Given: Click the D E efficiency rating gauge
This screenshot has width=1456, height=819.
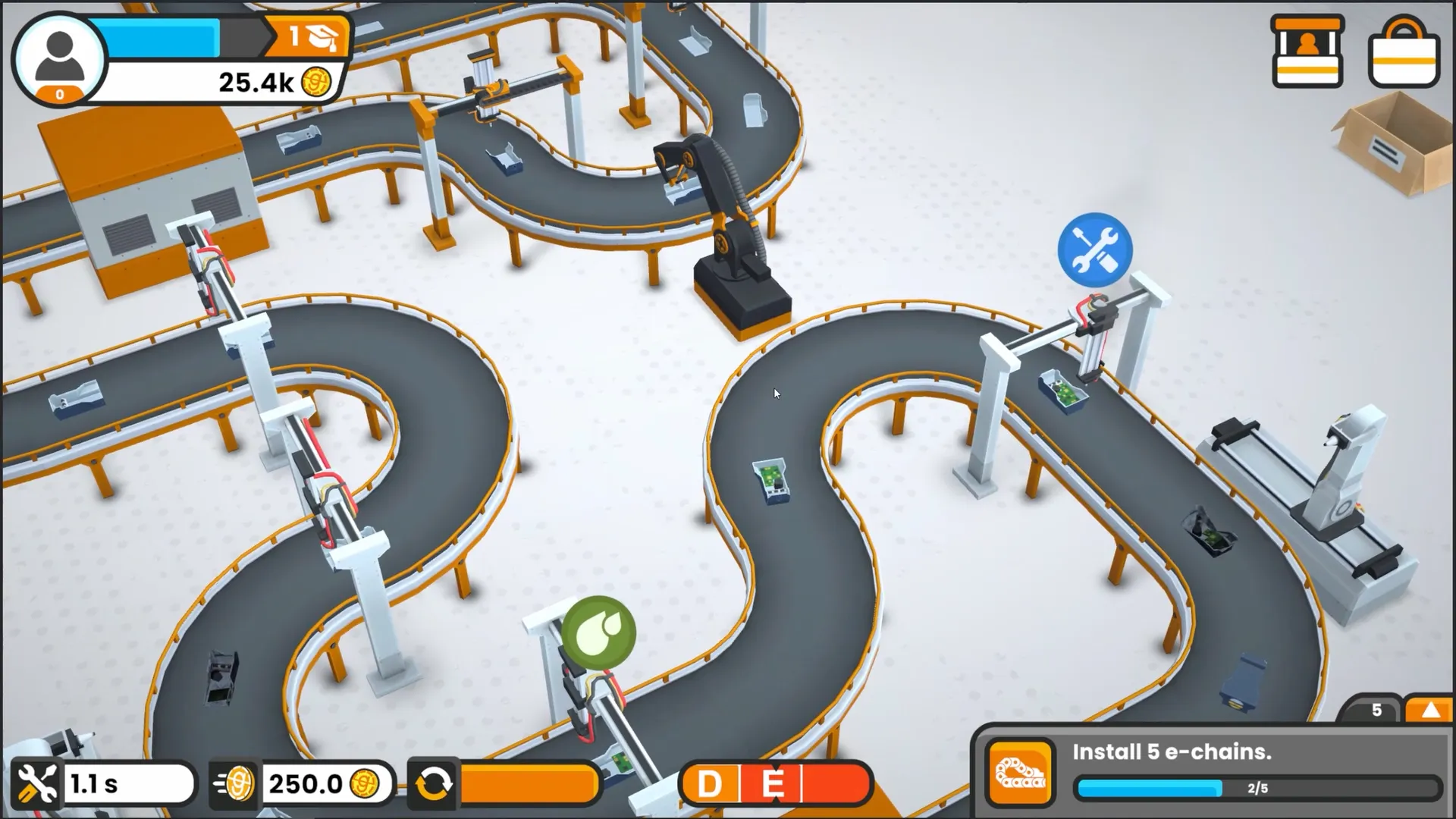Looking at the screenshot, I should [x=776, y=783].
